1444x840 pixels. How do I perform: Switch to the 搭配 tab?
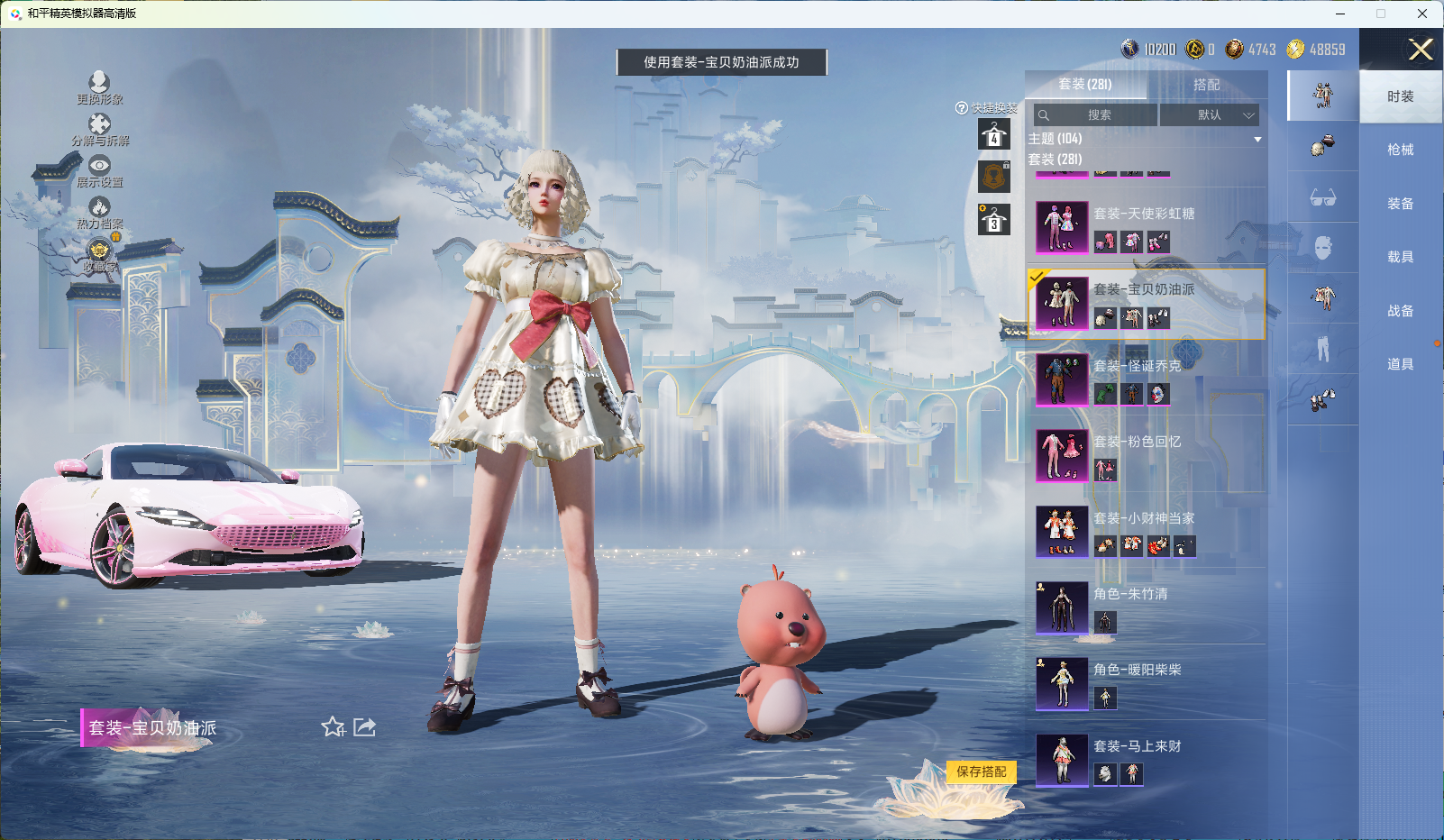click(1206, 85)
